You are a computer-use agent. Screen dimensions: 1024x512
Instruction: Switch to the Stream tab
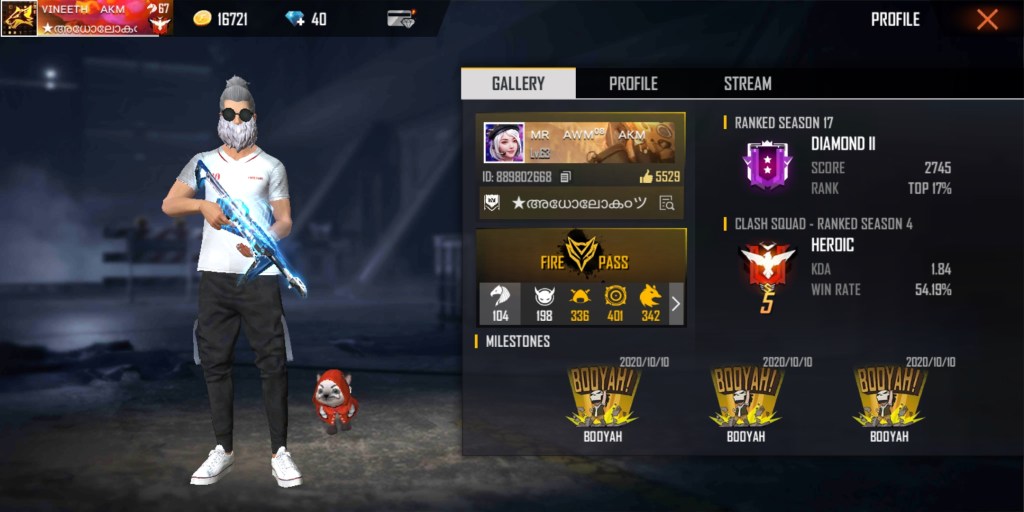(747, 84)
